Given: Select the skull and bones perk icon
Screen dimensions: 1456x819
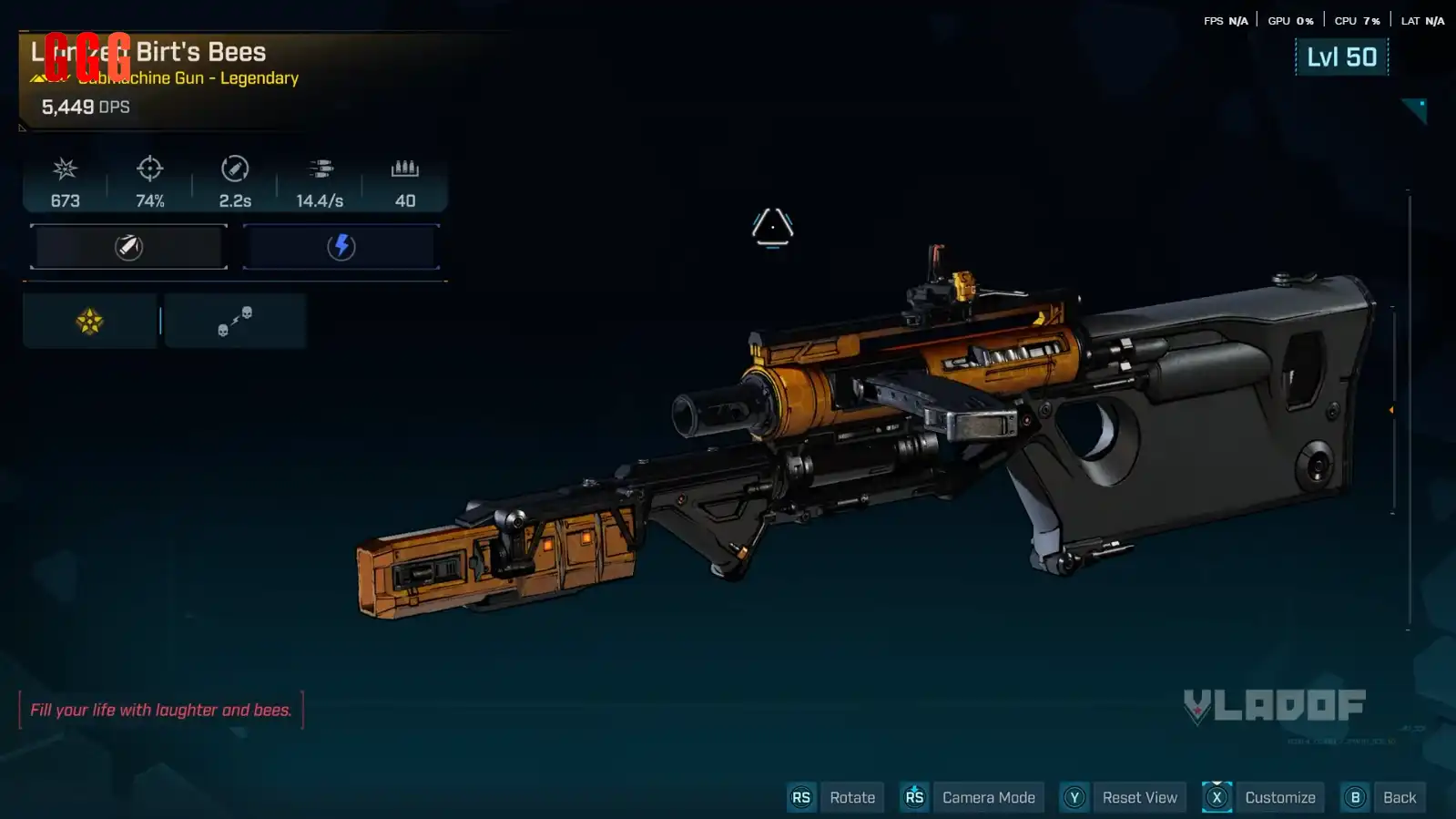Looking at the screenshot, I should point(235,321).
